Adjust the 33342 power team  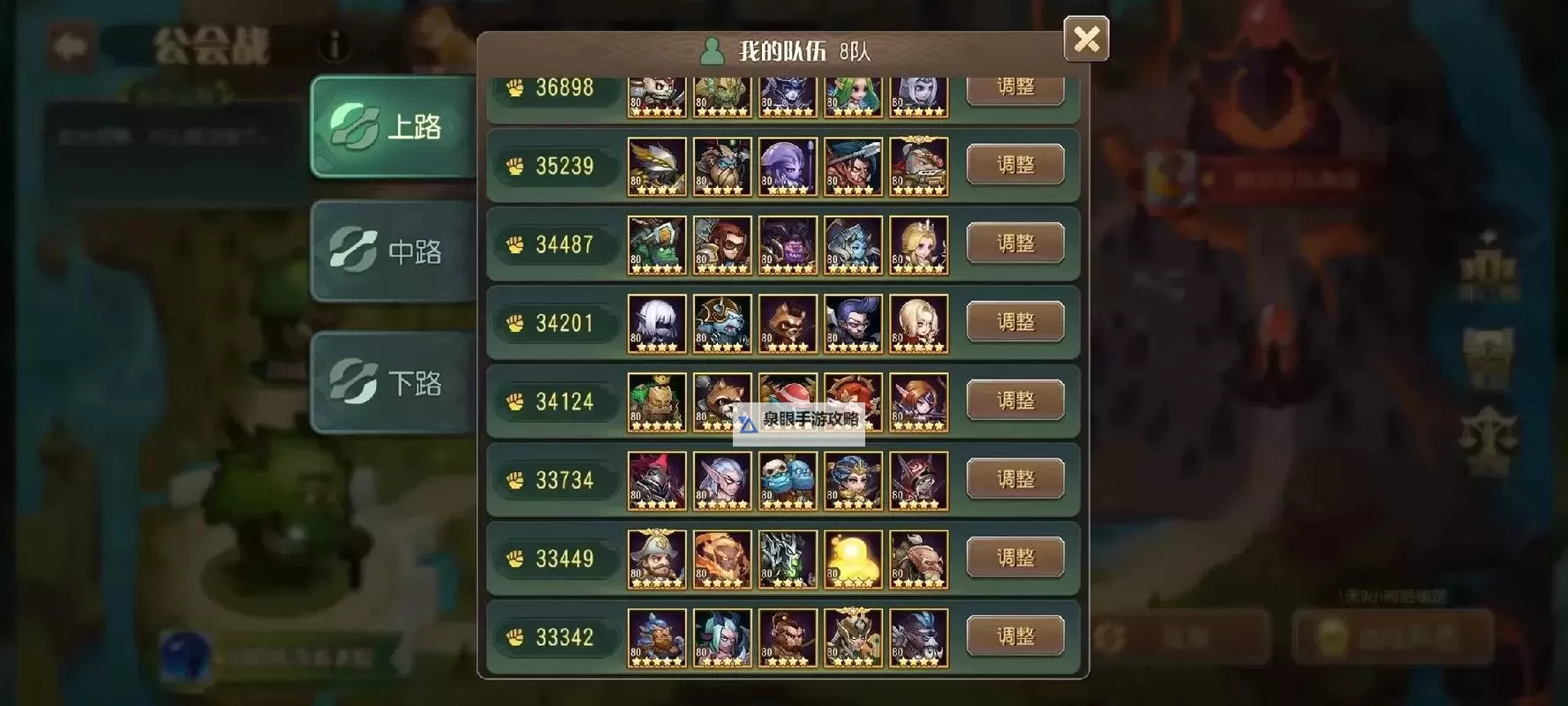coord(1014,636)
